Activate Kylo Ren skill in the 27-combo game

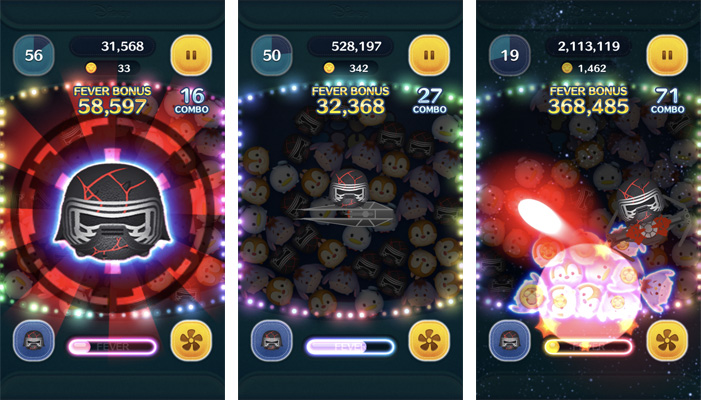pos(271,343)
